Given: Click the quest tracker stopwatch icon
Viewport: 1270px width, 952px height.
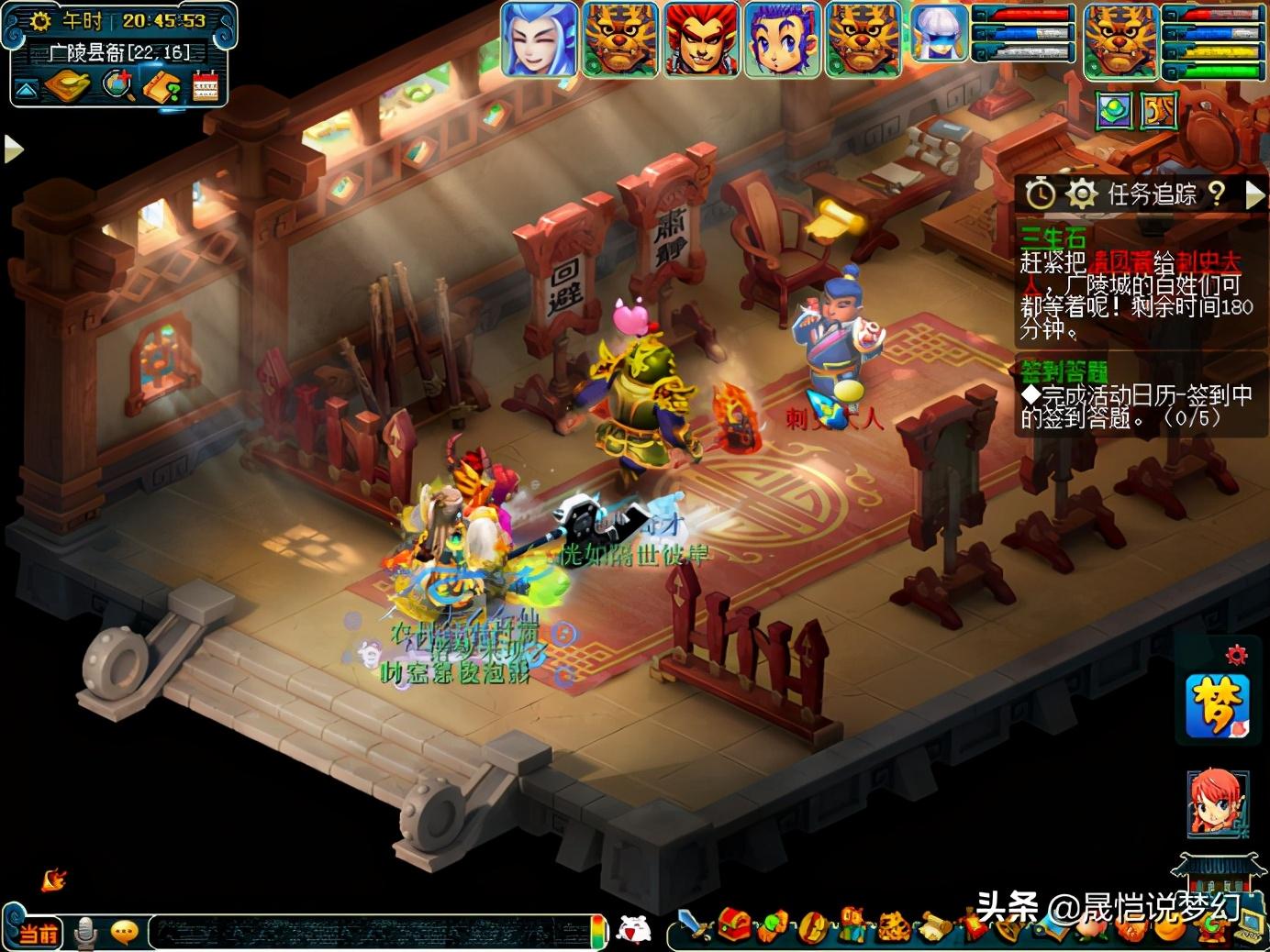Looking at the screenshot, I should [1040, 194].
